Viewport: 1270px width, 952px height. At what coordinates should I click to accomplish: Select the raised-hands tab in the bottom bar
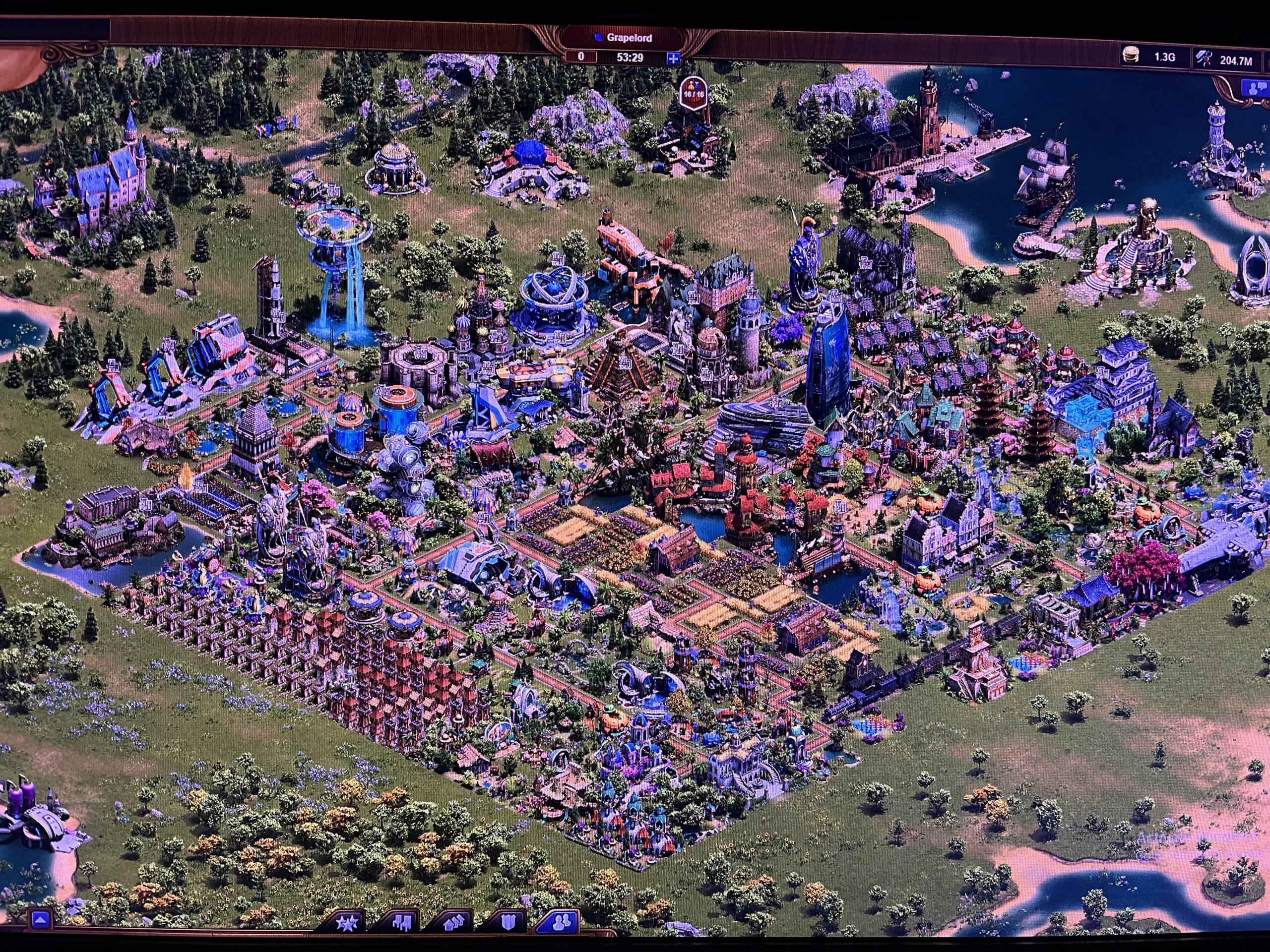click(400, 923)
